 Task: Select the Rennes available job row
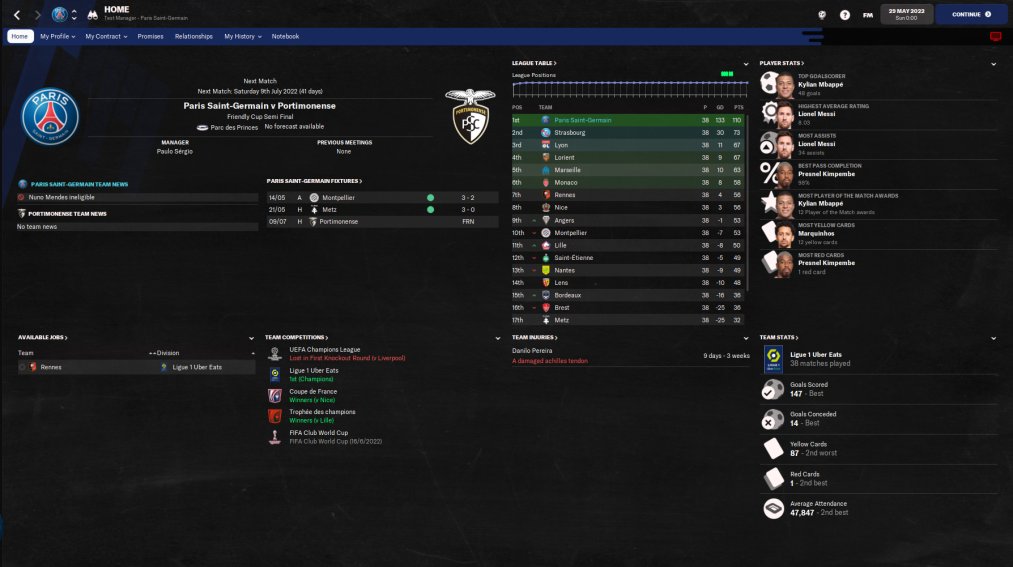click(51, 367)
